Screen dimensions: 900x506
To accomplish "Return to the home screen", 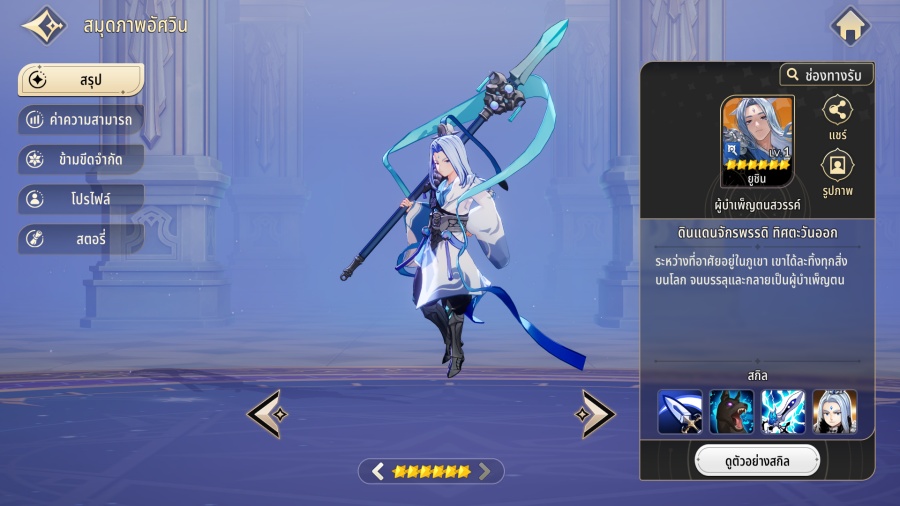I will click(x=851, y=26).
